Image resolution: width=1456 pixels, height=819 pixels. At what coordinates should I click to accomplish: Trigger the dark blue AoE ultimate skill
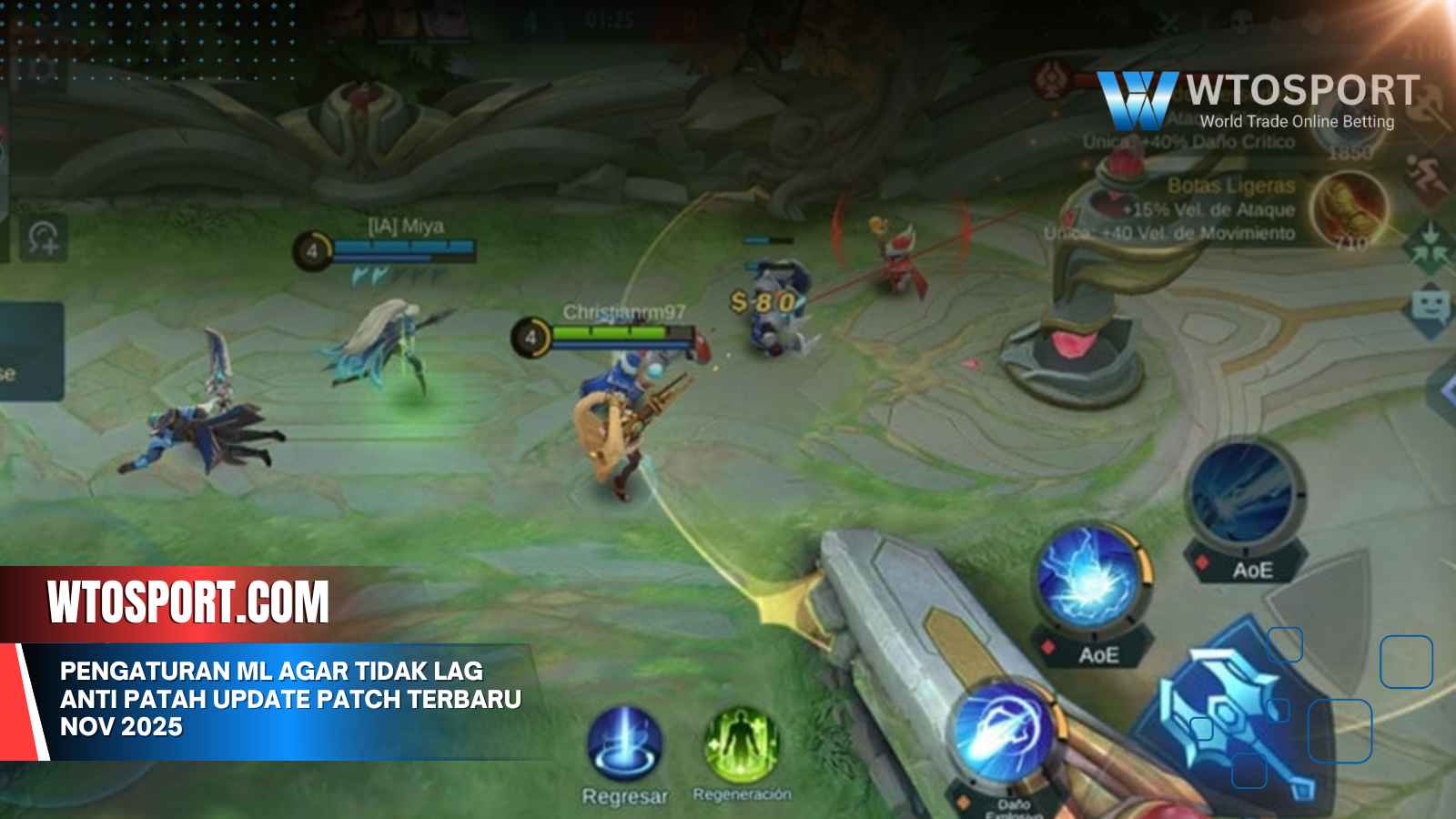tap(1246, 496)
